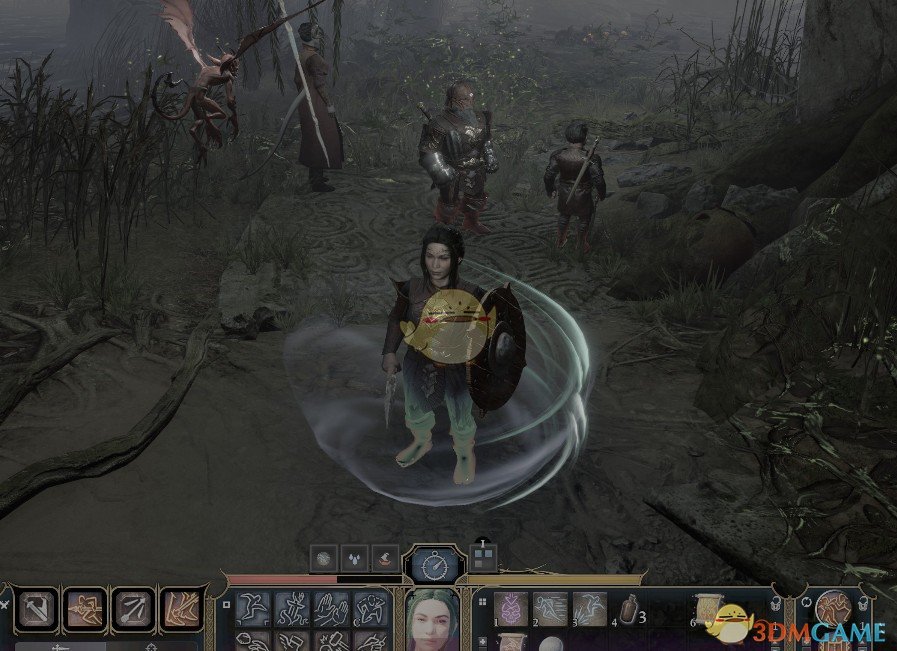Click the round grey orb button

coord(324,559)
